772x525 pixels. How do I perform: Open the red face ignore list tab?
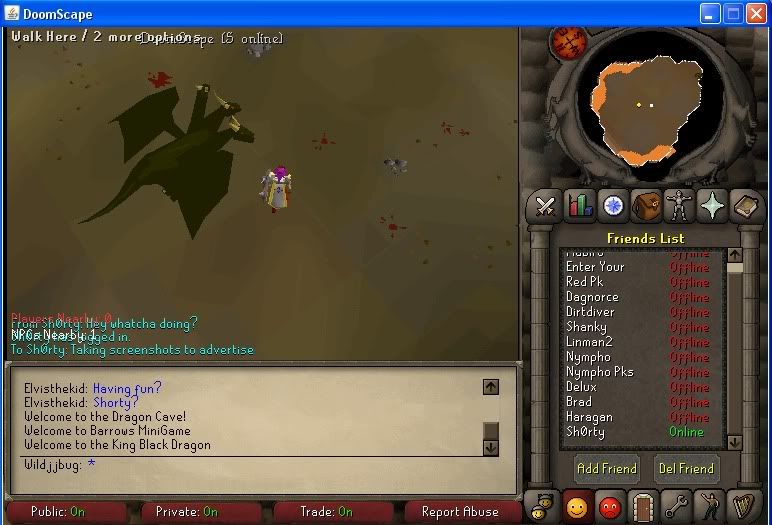(610, 507)
